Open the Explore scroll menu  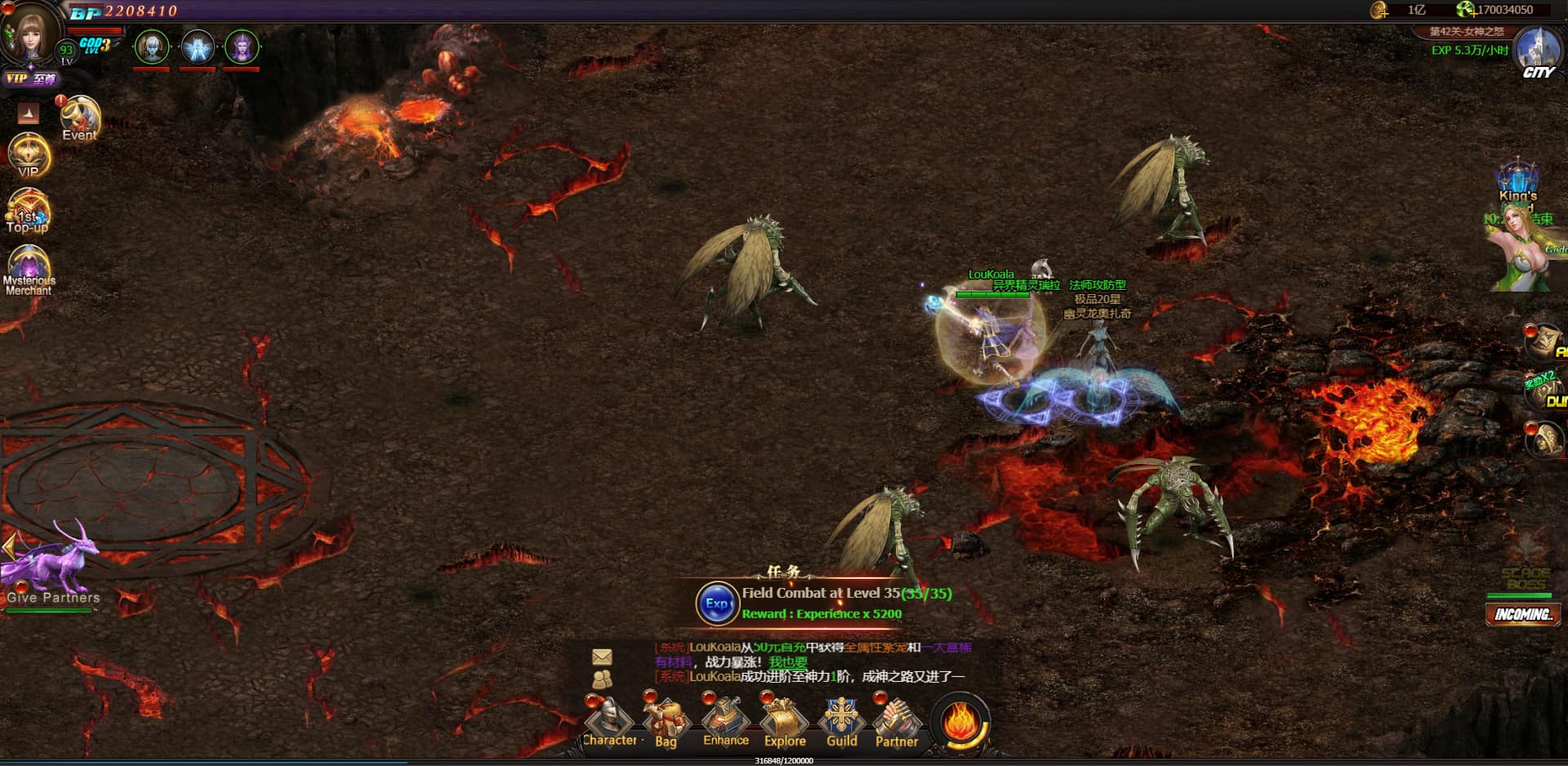point(784,722)
